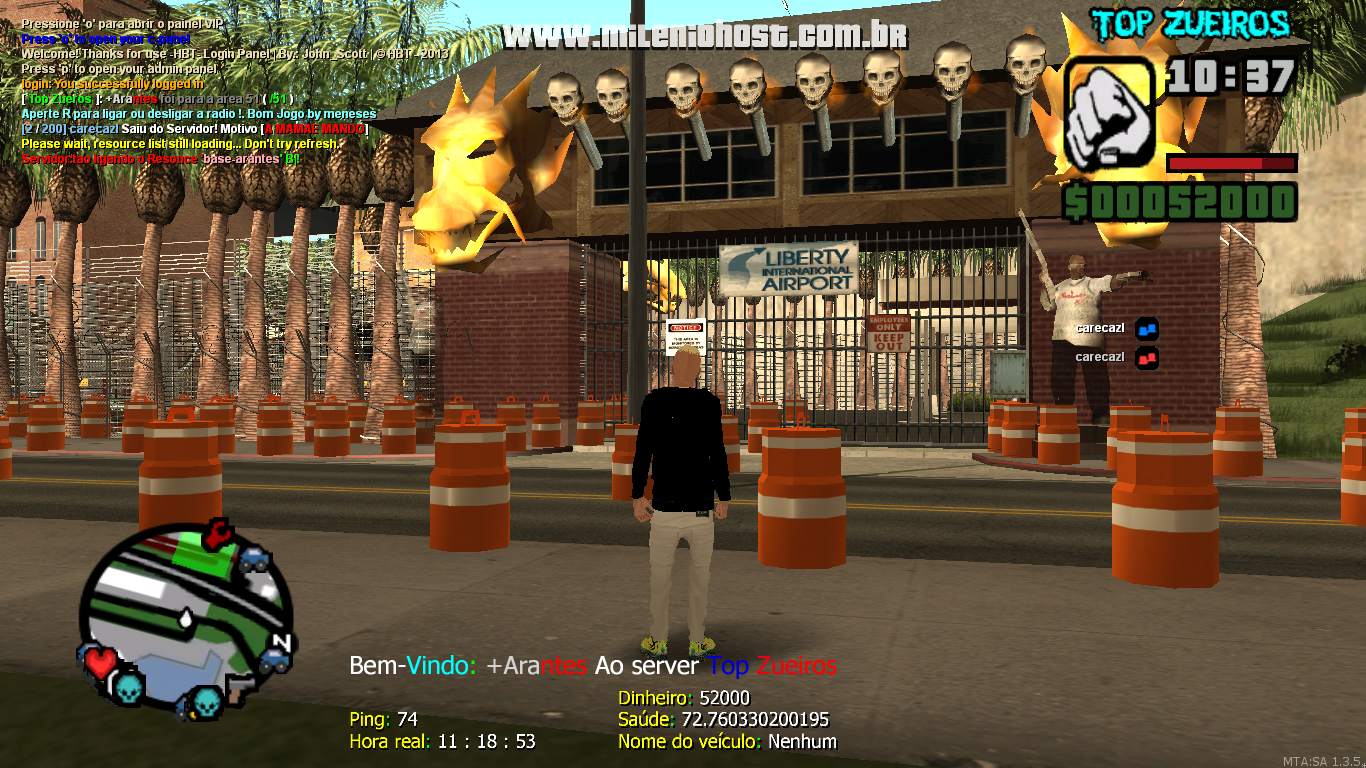Click the Bem-Vindo welcome message
The height and width of the screenshot is (768, 1366).
[594, 665]
